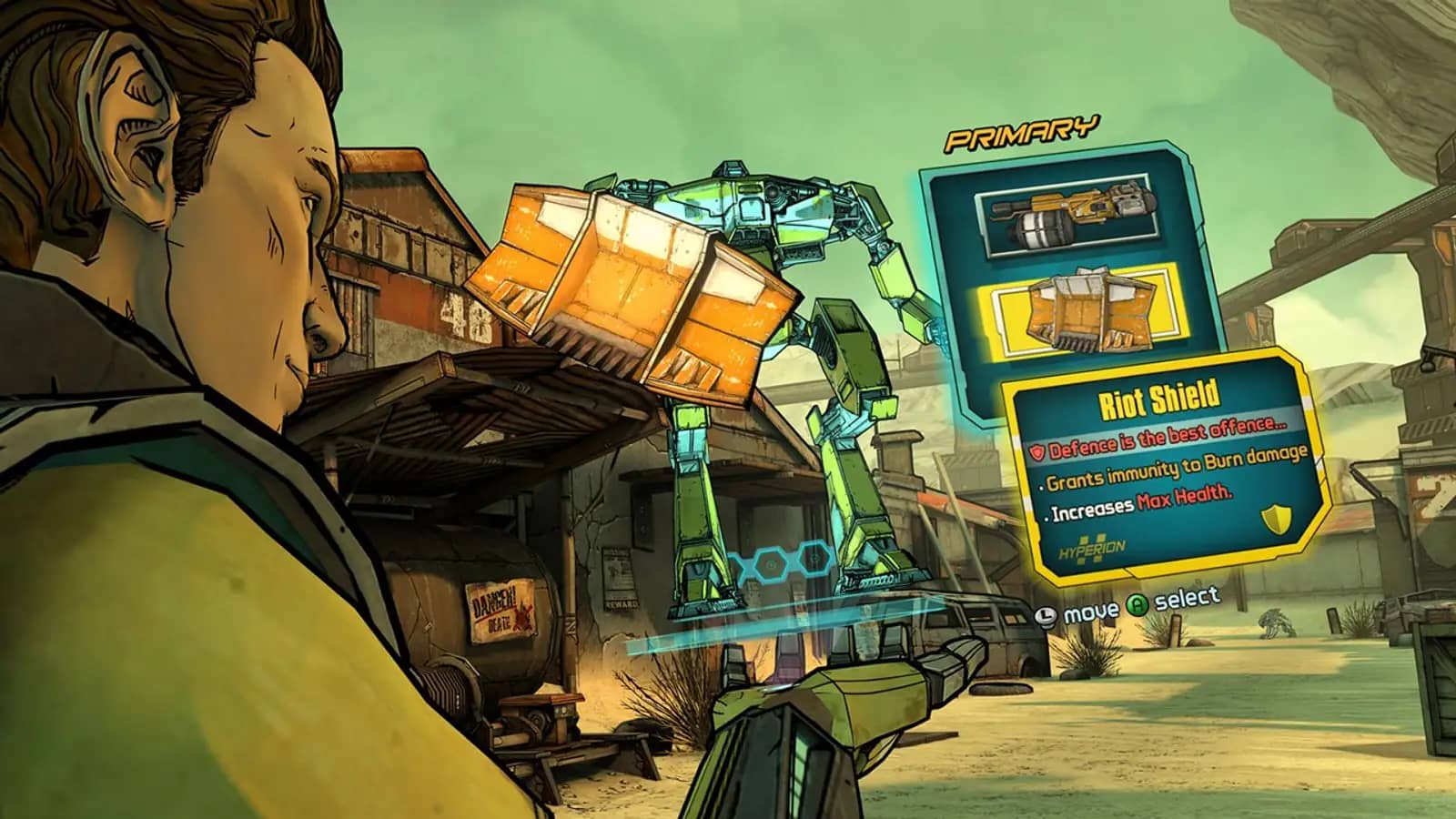Switch to the PRIMARY attachment tab
The image size is (1456, 819).
(x=1025, y=135)
